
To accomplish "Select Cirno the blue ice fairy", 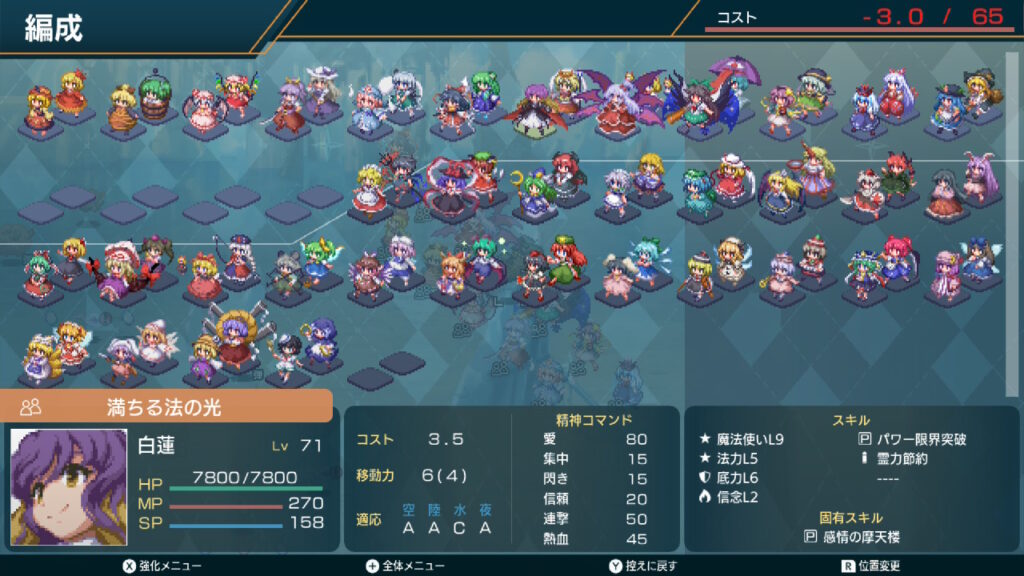I will pos(647,262).
